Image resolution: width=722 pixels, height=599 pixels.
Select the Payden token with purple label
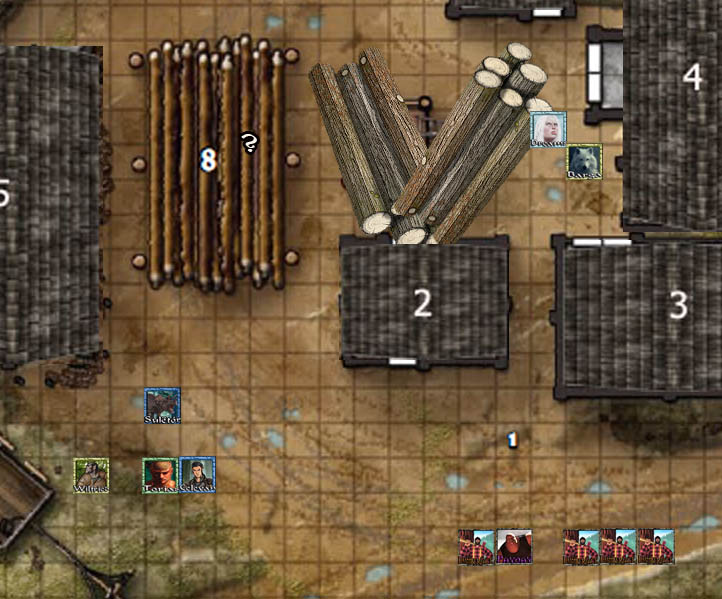pyautogui.click(x=514, y=547)
